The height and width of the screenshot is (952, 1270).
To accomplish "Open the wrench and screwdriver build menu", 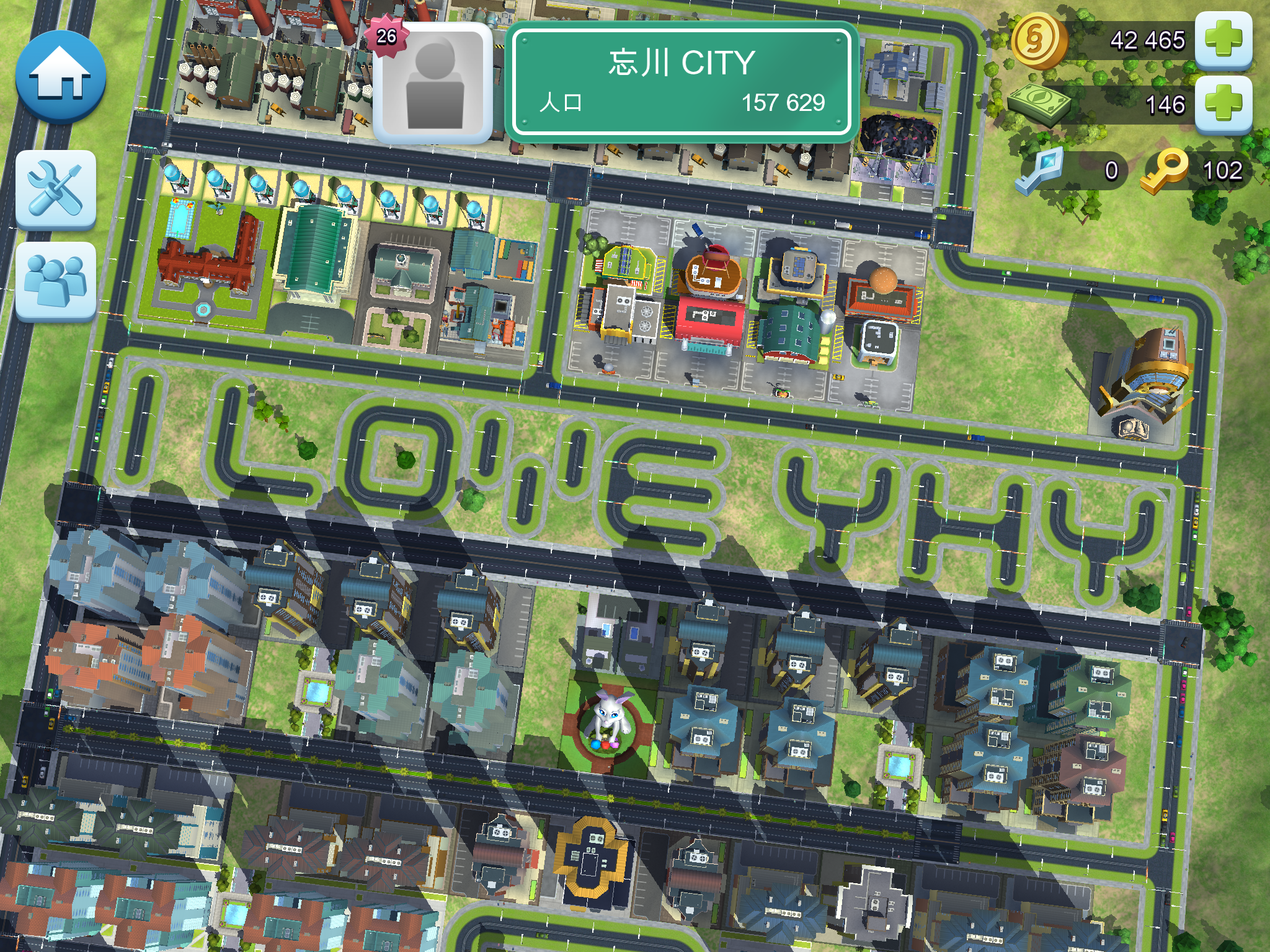I will coord(56,189).
